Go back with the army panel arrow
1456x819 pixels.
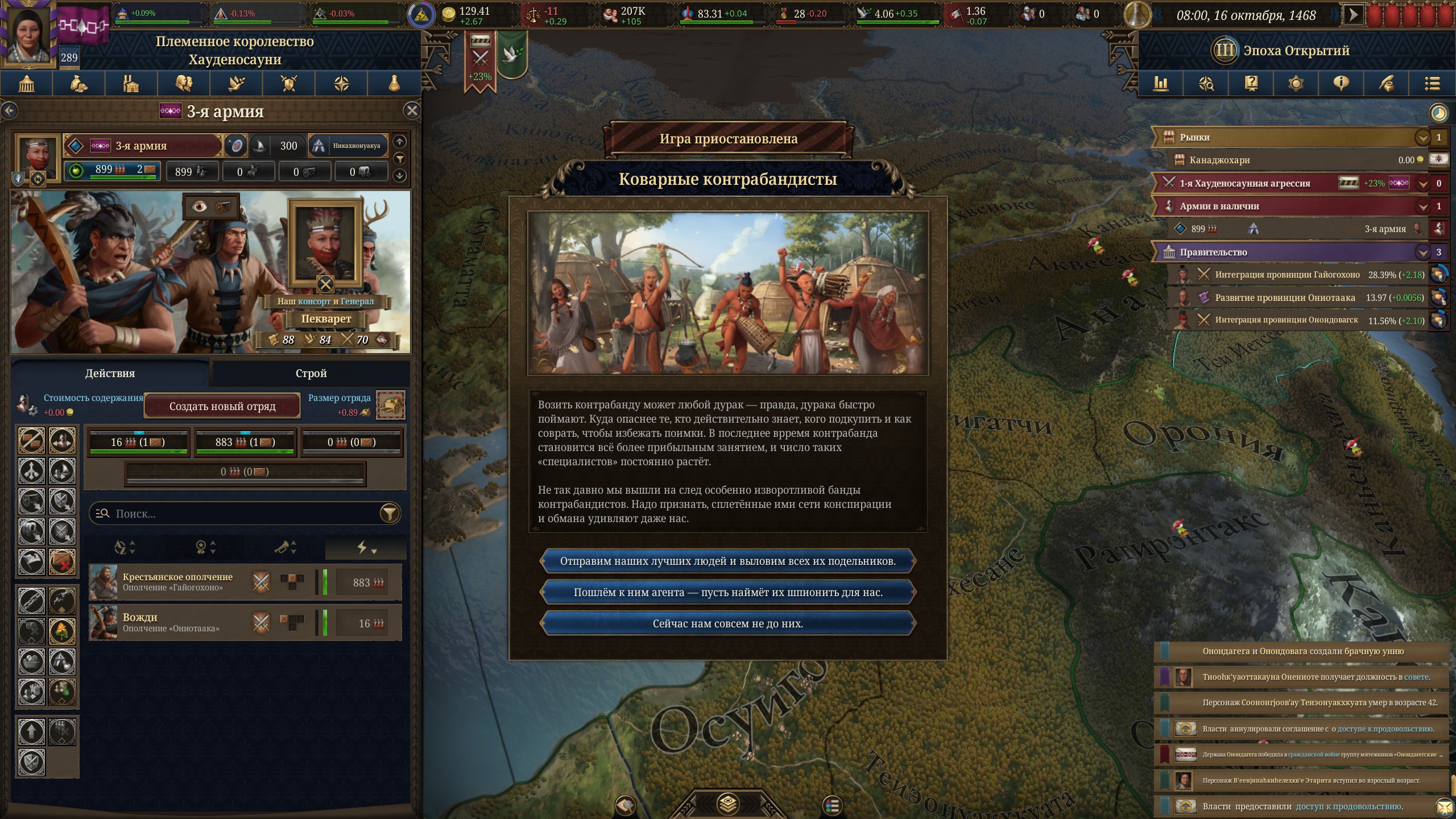tap(10, 111)
